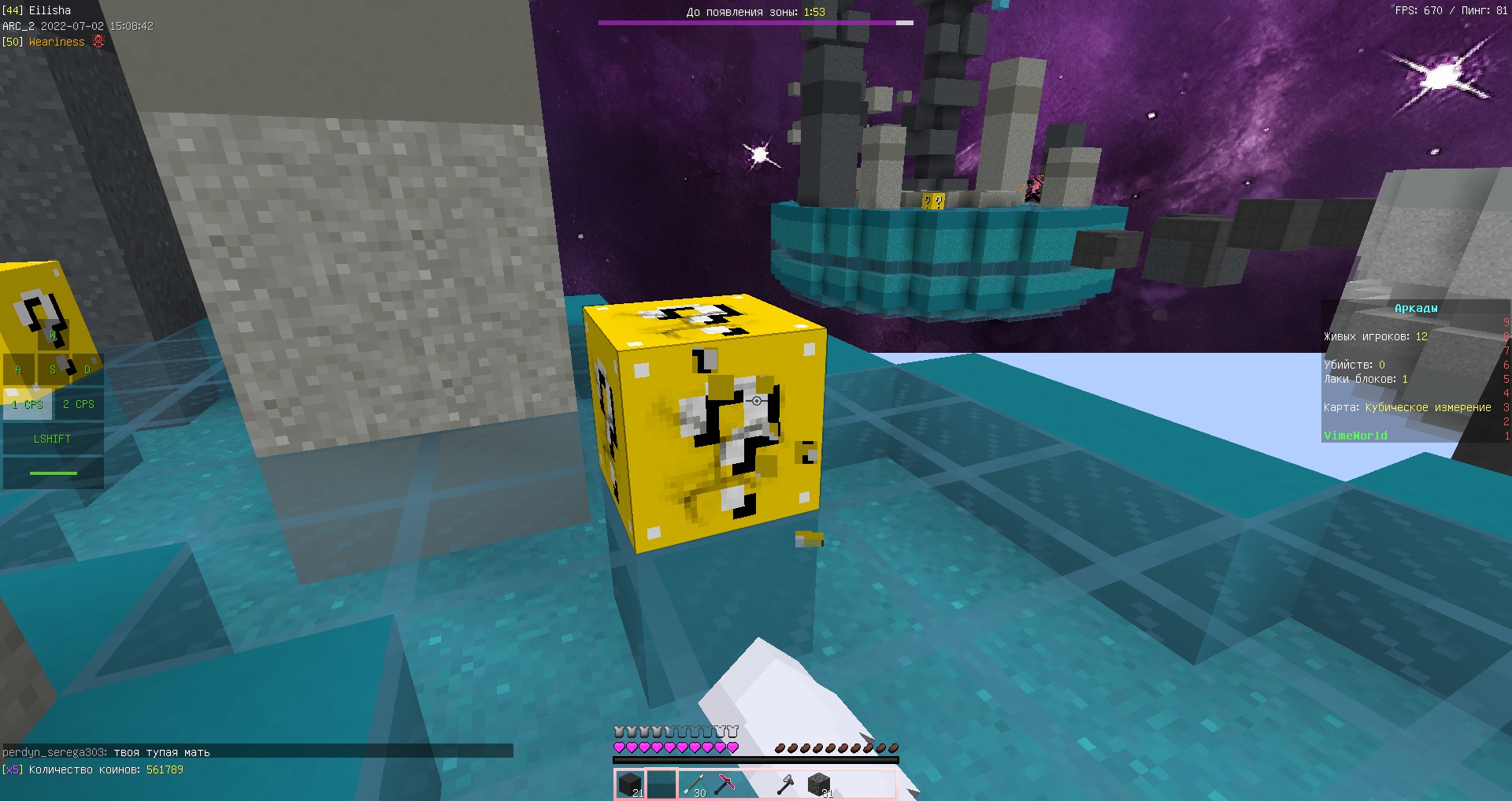Image resolution: width=1512 pixels, height=801 pixels.
Task: Click the 2 CPS counter button
Action: 79,404
